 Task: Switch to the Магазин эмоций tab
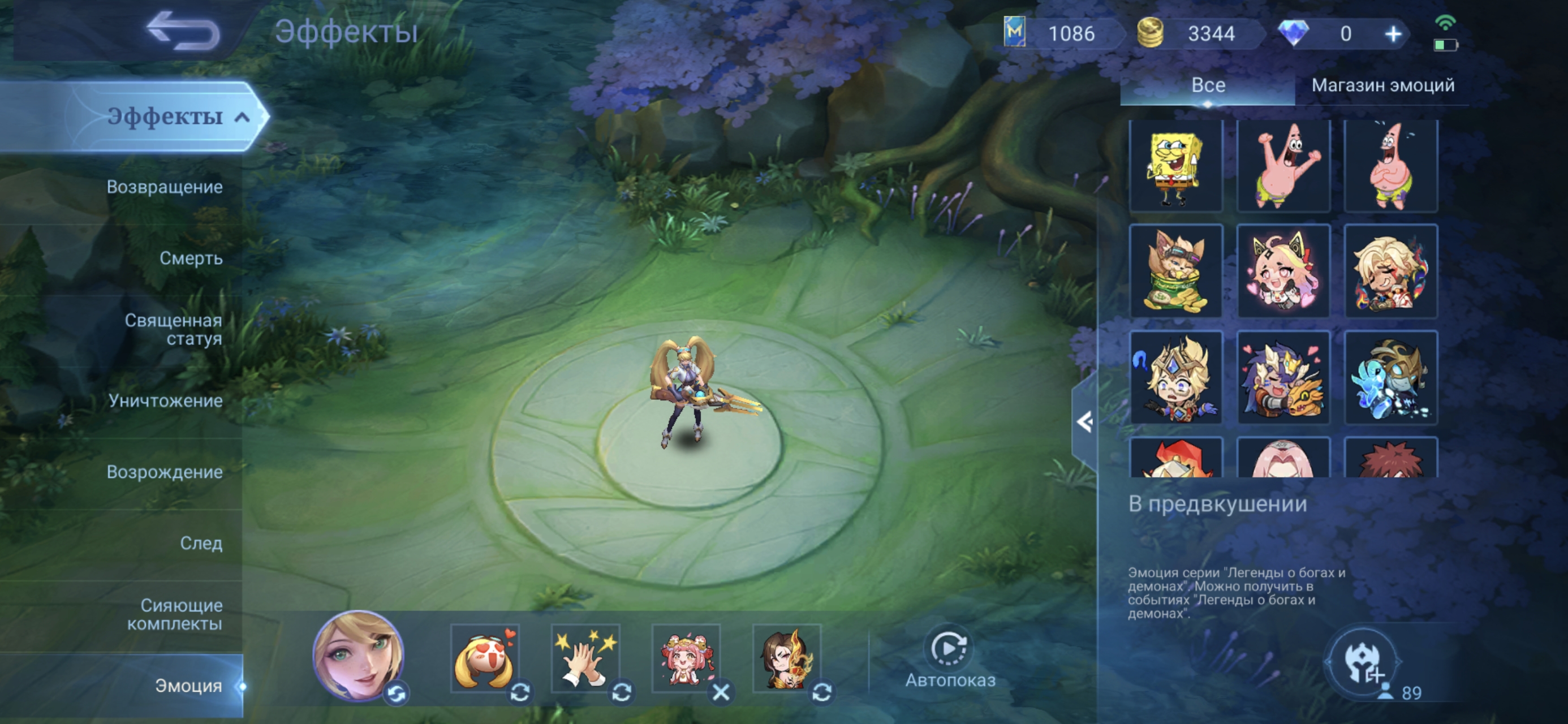(1382, 85)
